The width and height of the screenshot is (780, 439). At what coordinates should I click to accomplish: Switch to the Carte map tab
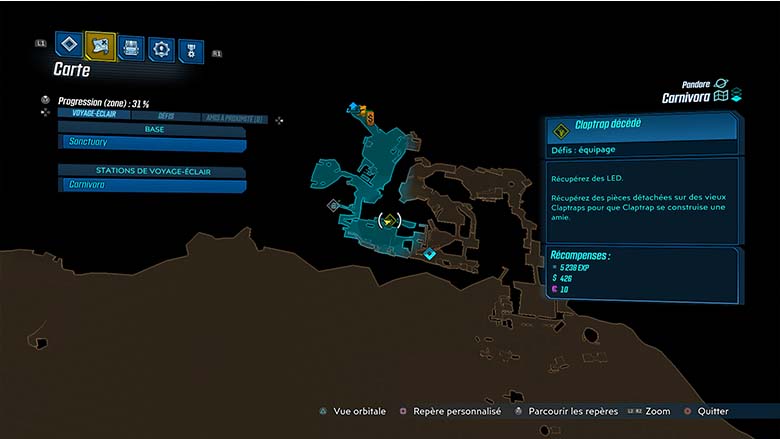click(x=100, y=45)
